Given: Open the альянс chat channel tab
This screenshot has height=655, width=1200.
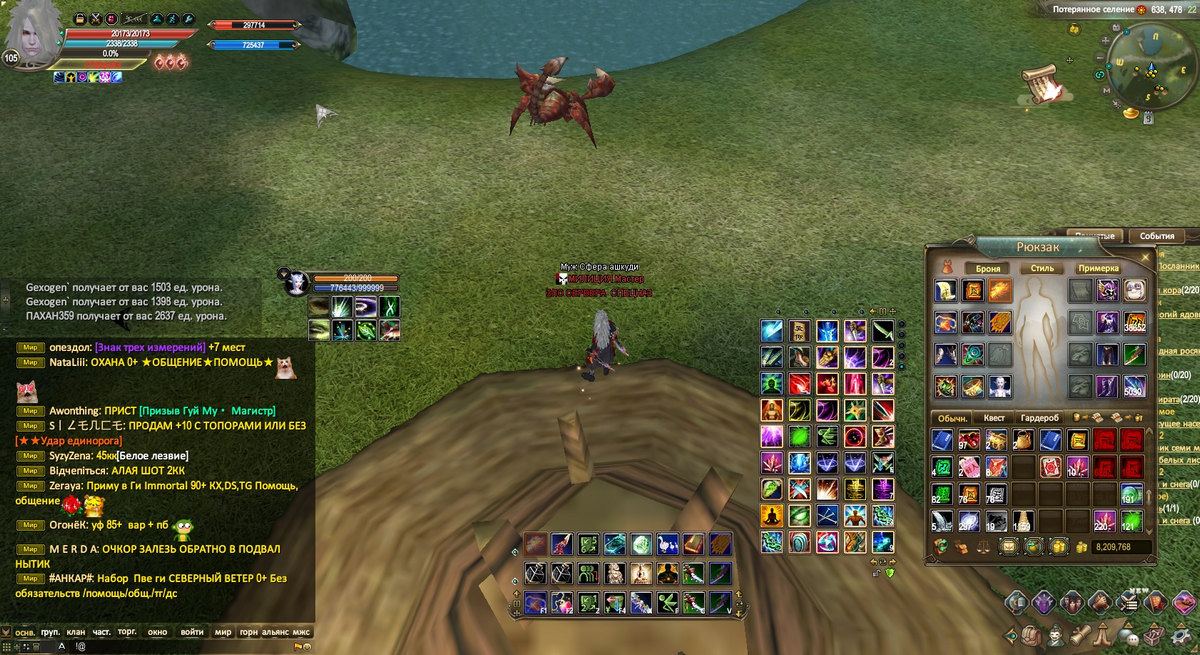Looking at the screenshot, I should pos(275,632).
